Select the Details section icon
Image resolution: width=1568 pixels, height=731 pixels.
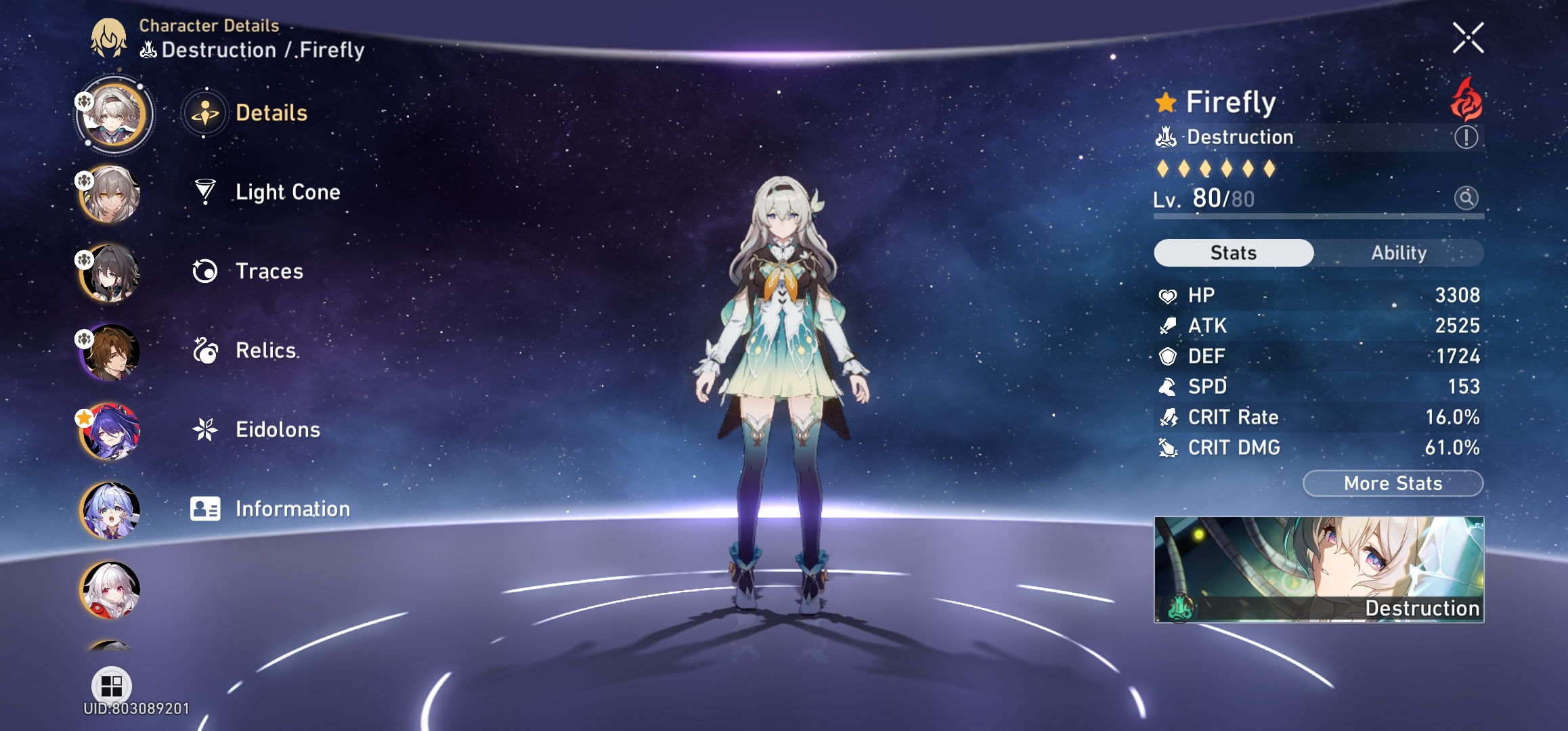[205, 113]
